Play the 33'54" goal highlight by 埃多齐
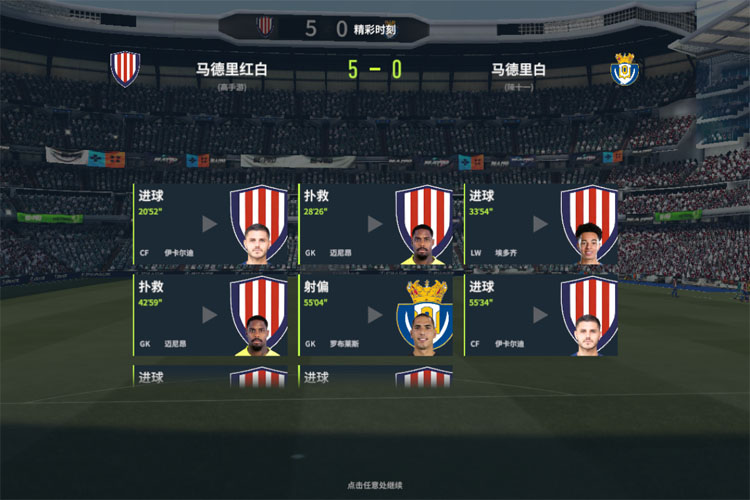Screen dimensions: 750x500 [x=540, y=224]
